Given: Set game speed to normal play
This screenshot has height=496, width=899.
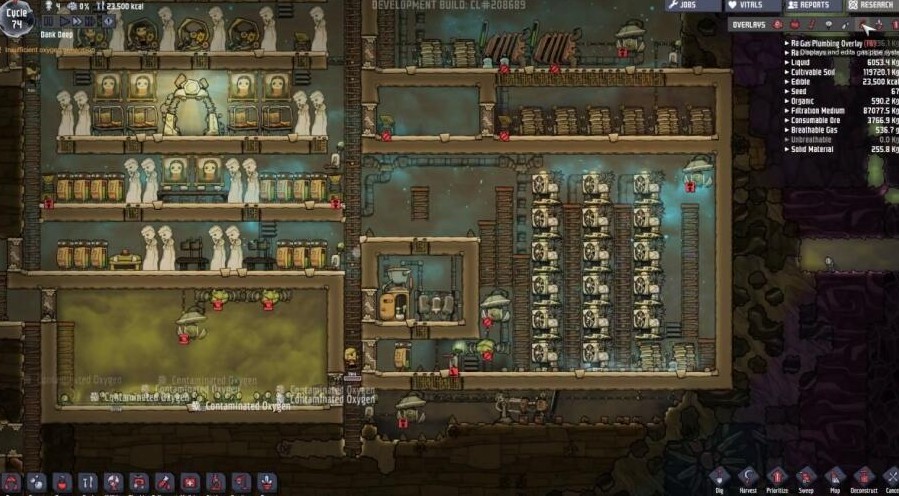Looking at the screenshot, I should click(66, 20).
